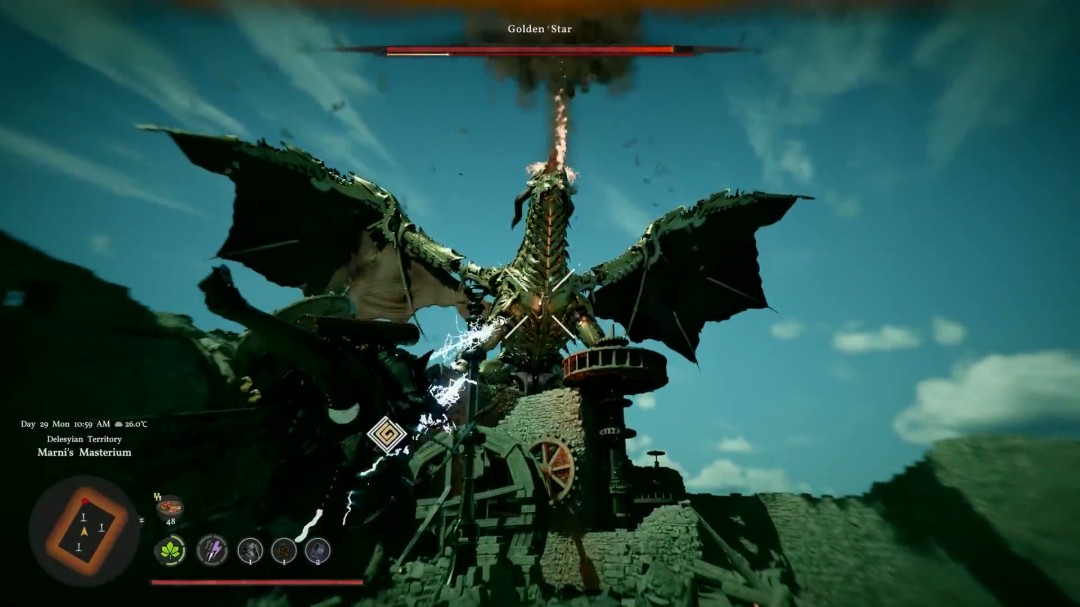
Task: Use the food dish item slot
Action: pos(169,507)
